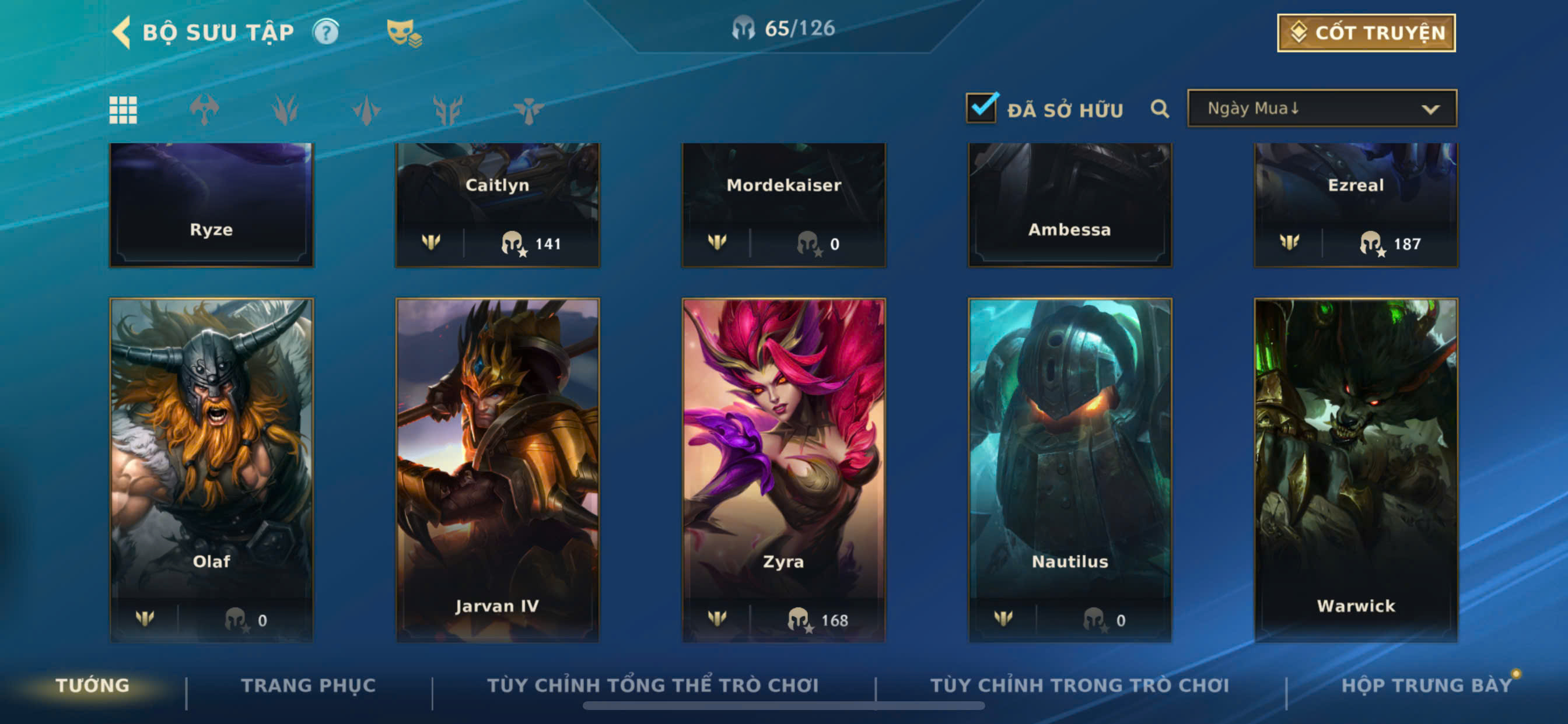
Task: Switch to Tùy Chỉnh Trong Trò Chơi tab
Action: [x=1079, y=685]
